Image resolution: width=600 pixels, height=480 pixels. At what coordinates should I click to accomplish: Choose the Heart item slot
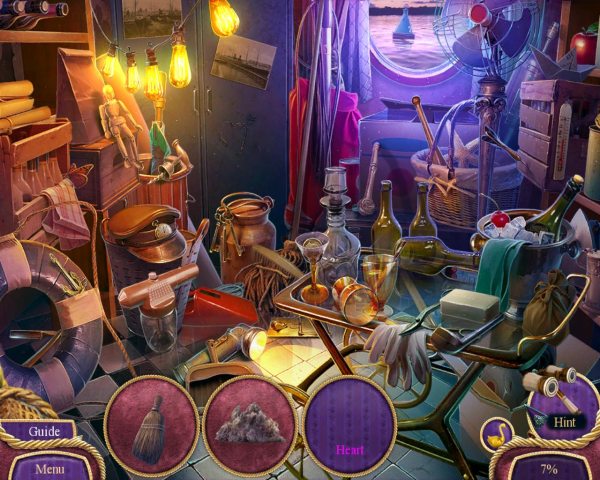[350, 427]
